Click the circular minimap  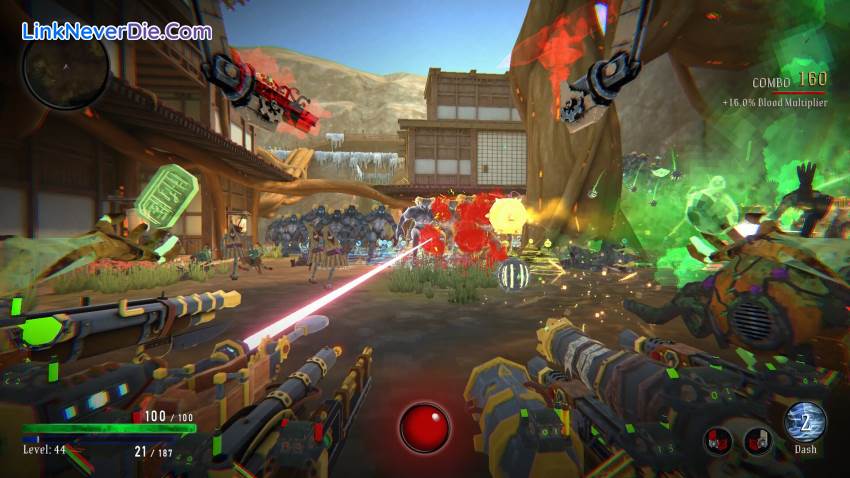pyautogui.click(x=65, y=70)
